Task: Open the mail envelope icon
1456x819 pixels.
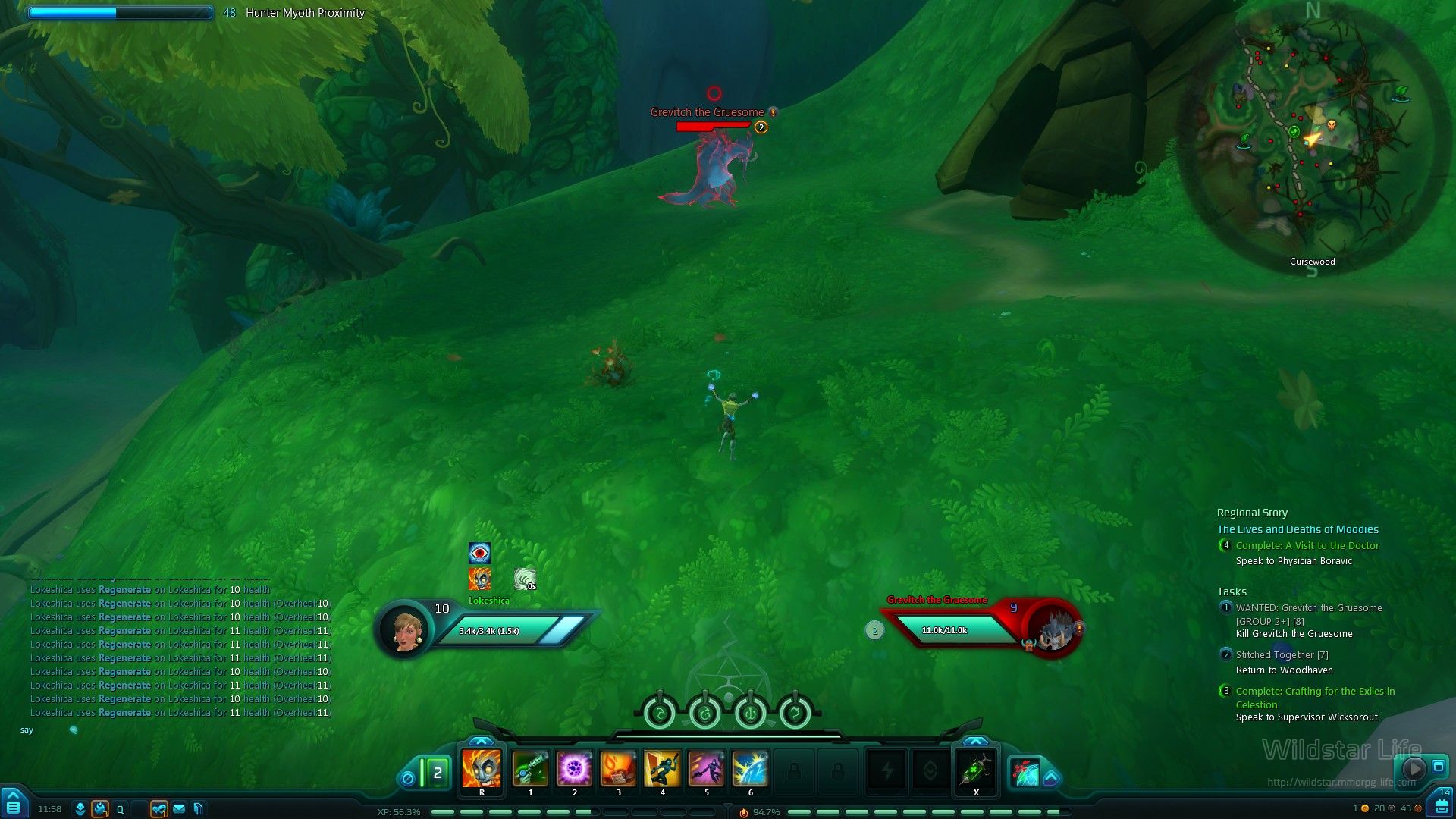Action: coord(179,809)
